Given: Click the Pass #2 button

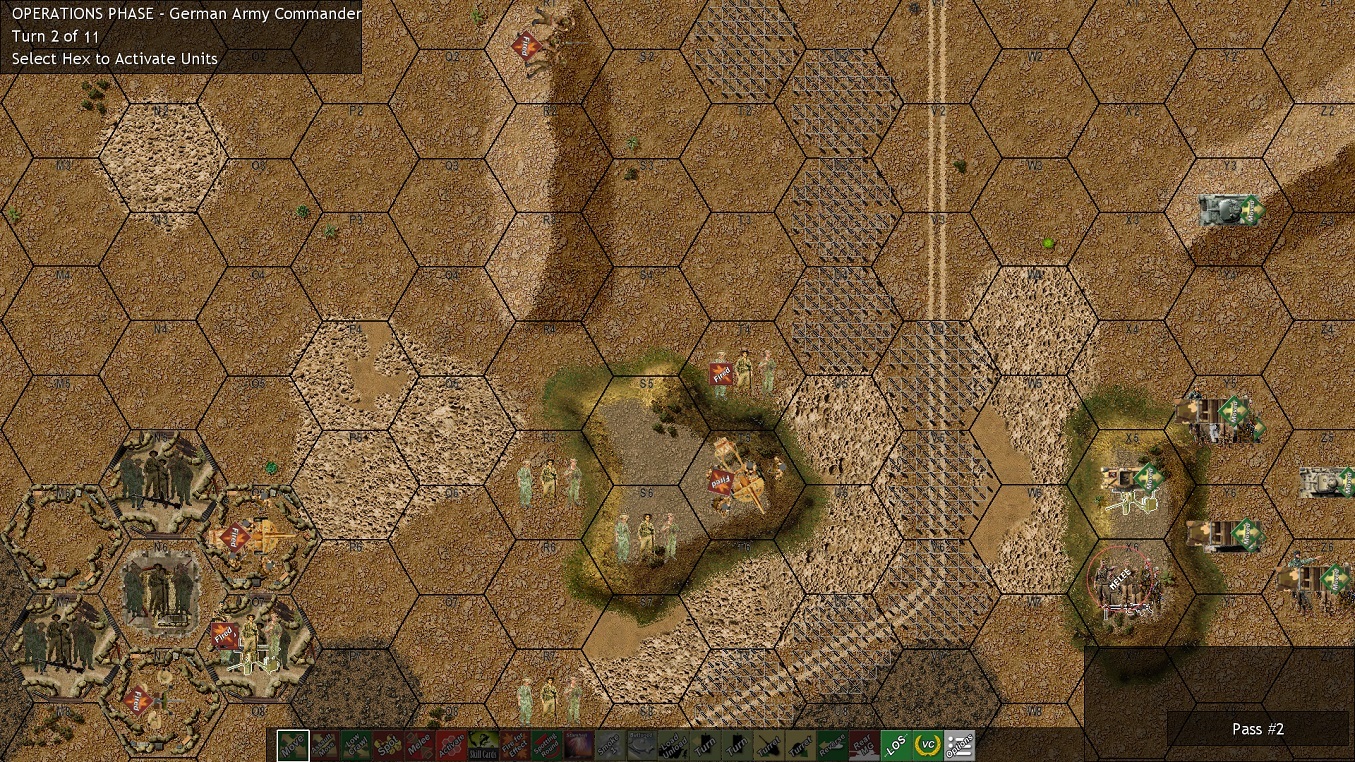Looking at the screenshot, I should [x=1257, y=729].
